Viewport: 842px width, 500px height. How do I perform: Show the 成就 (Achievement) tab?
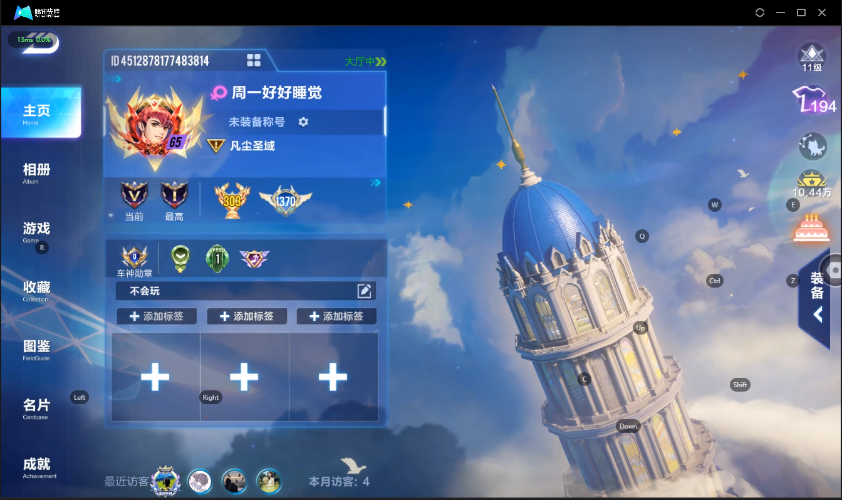pos(37,467)
